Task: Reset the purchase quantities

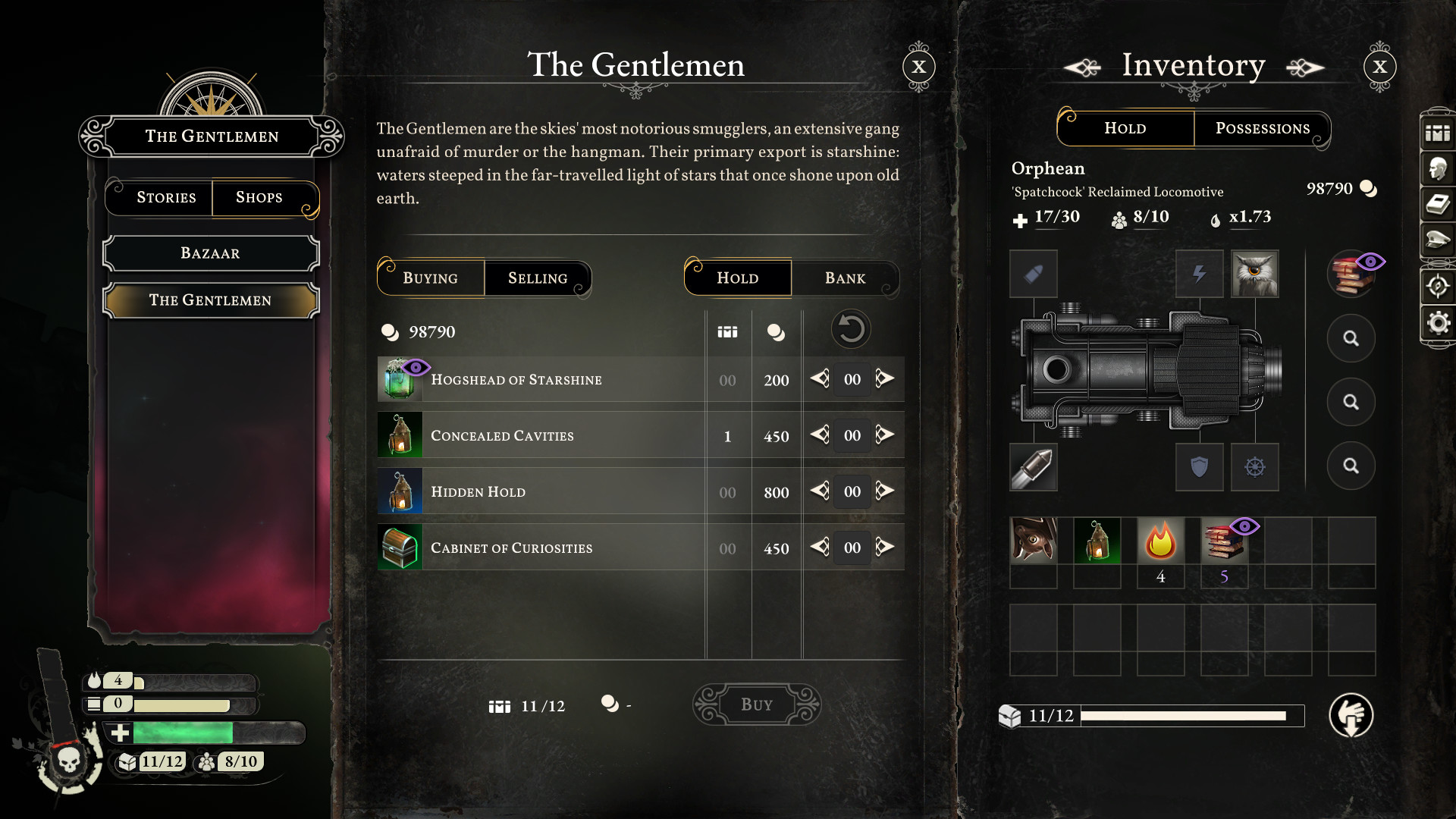Action: click(851, 330)
